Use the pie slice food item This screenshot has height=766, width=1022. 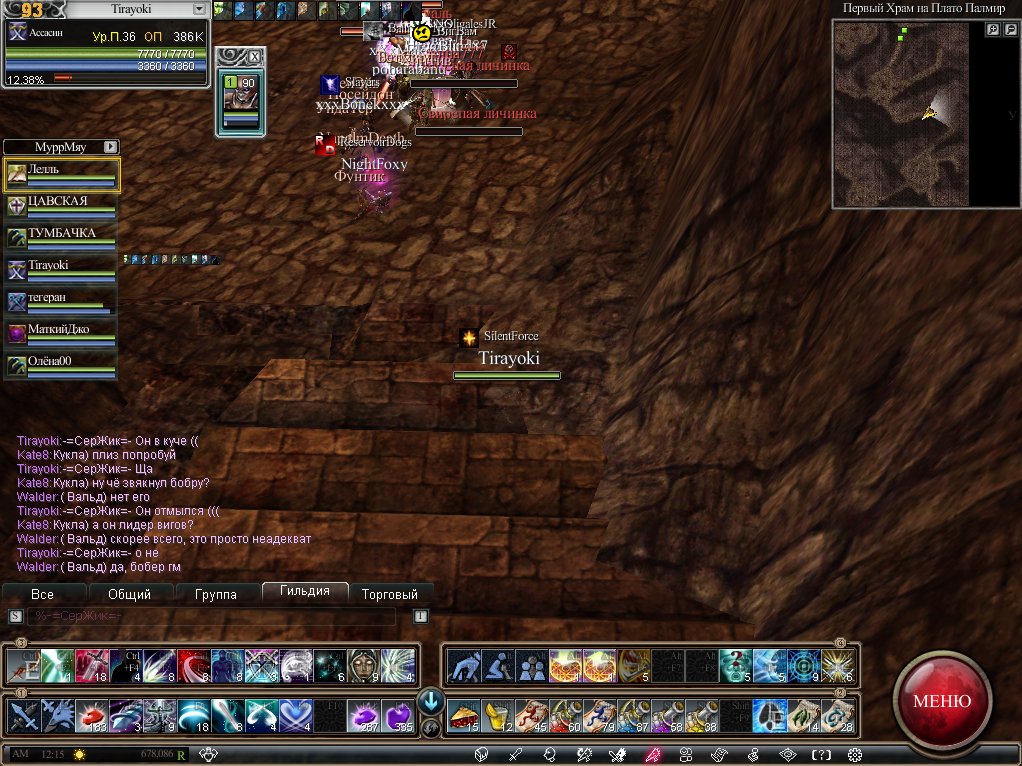point(463,714)
